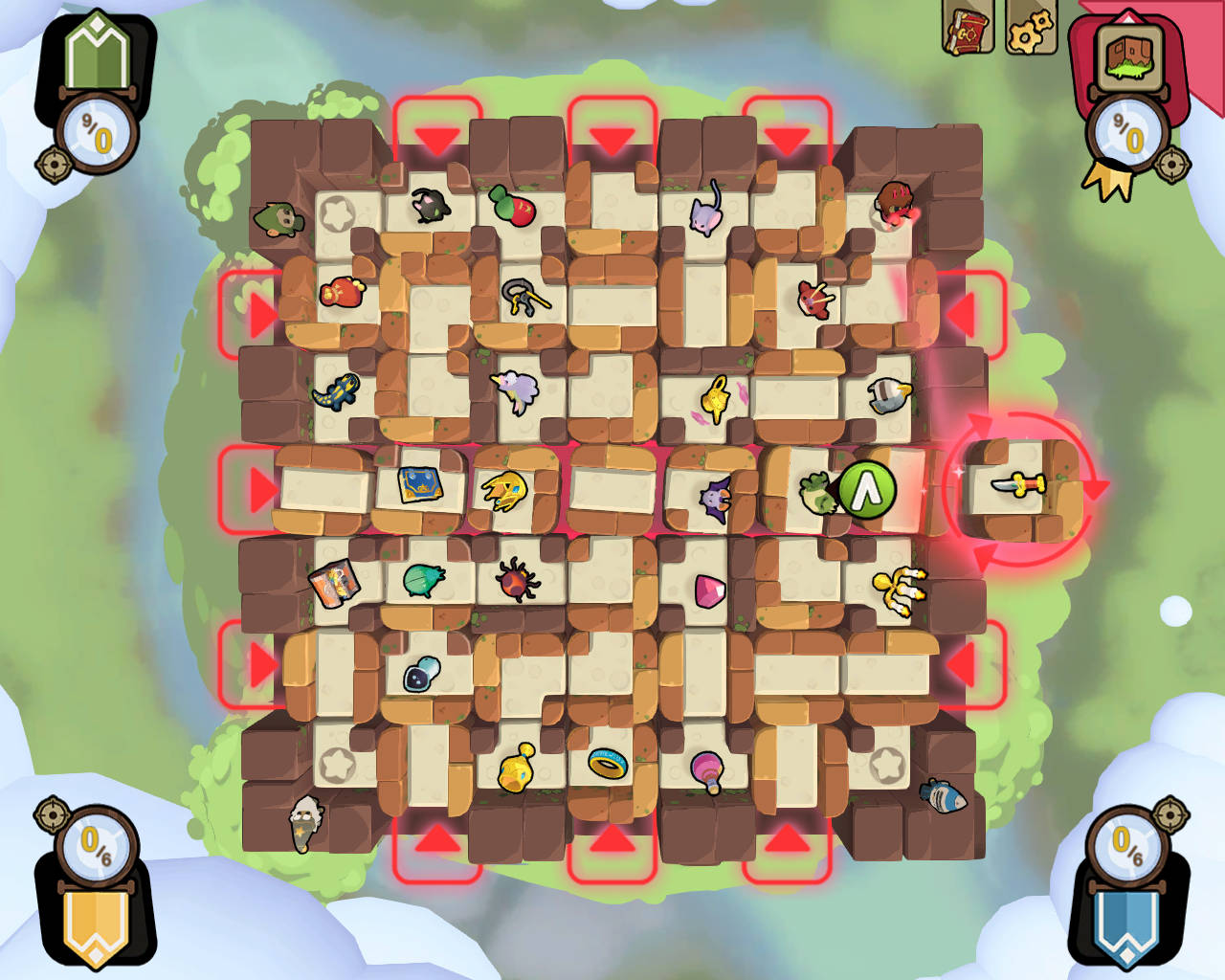Screen dimensions: 1225x980
Task: Click the crosshair icon above the blue banner
Action: [1169, 815]
